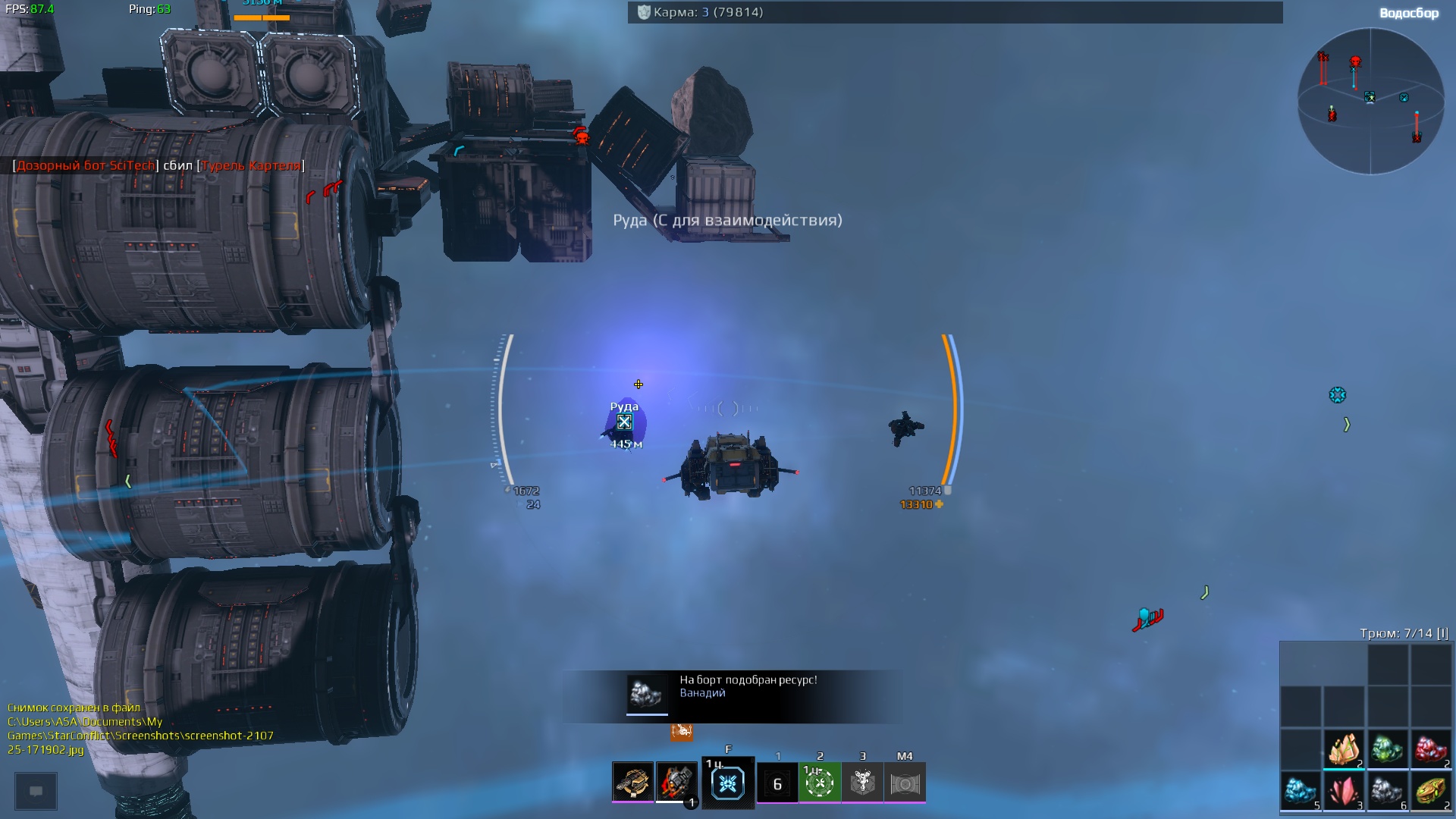Select the main weapon cannon slot
This screenshot has width=1456, height=819.
pyautogui.click(x=632, y=782)
